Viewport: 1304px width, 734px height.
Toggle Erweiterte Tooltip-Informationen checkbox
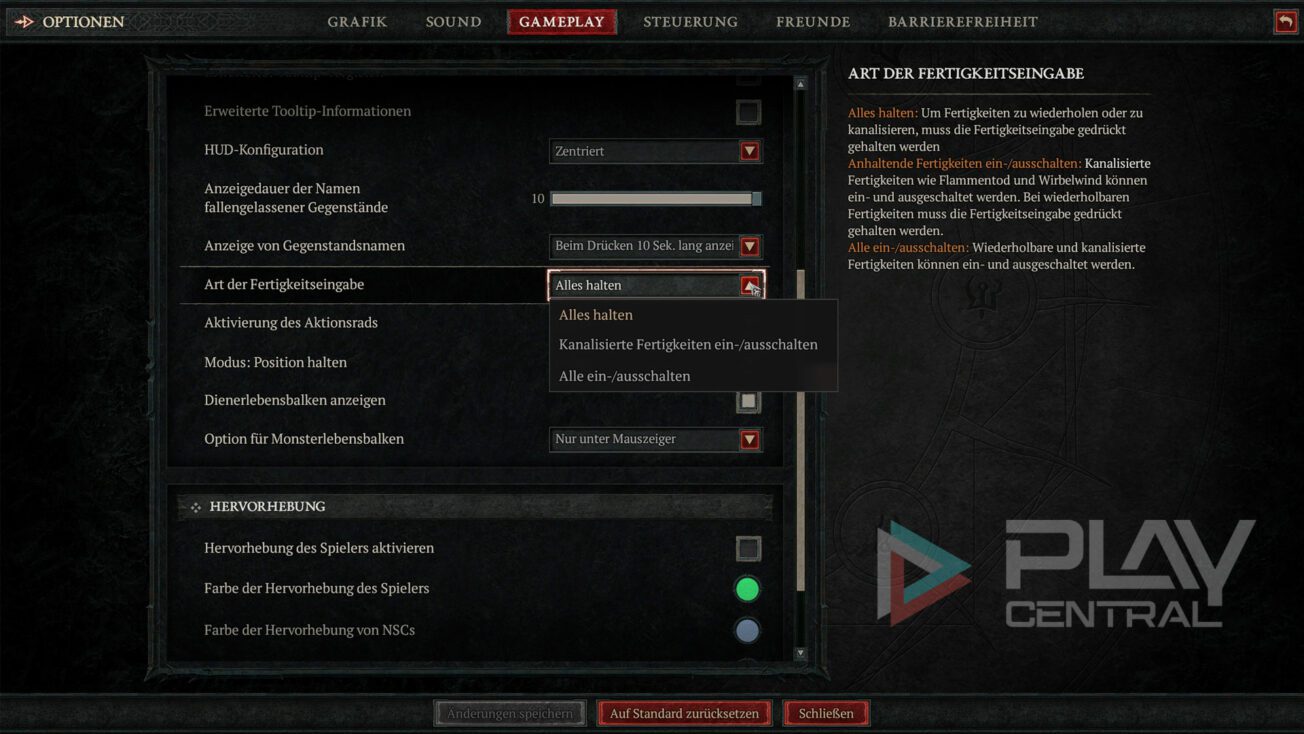coord(748,112)
